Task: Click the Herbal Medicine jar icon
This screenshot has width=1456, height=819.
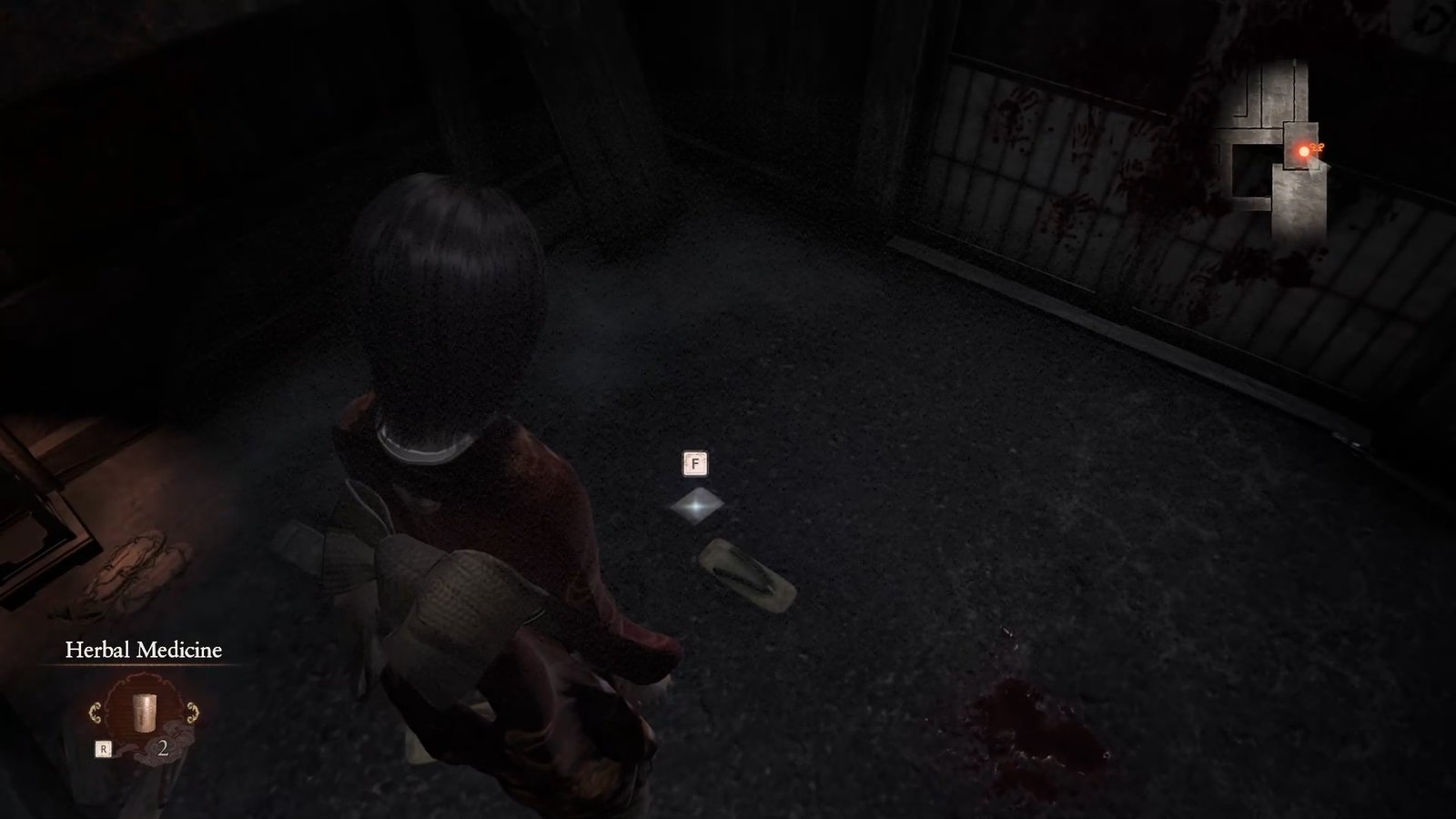Action: point(146,713)
